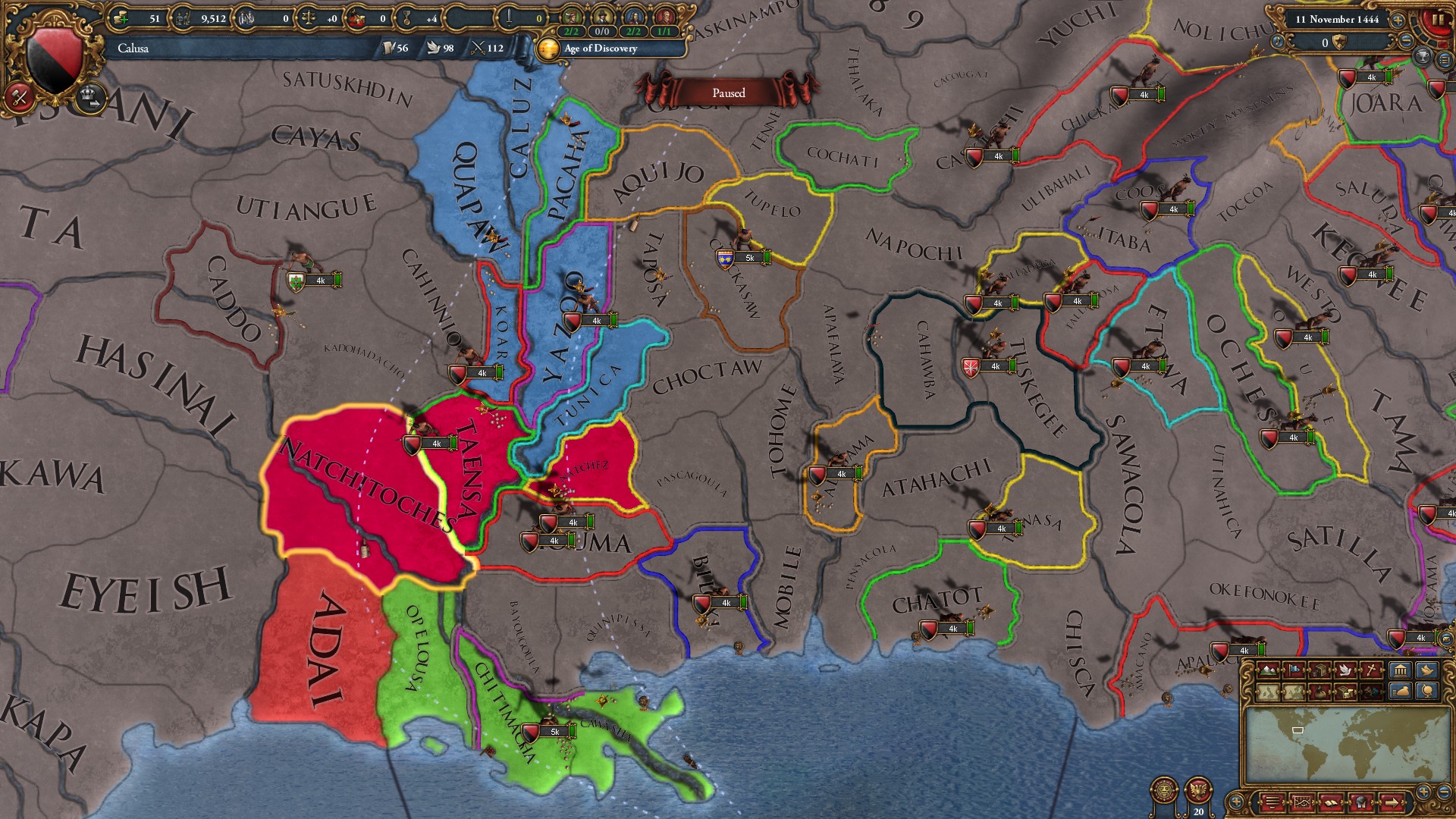Open the missions book icon
This screenshot has width=1456, height=819.
(x=1332, y=802)
